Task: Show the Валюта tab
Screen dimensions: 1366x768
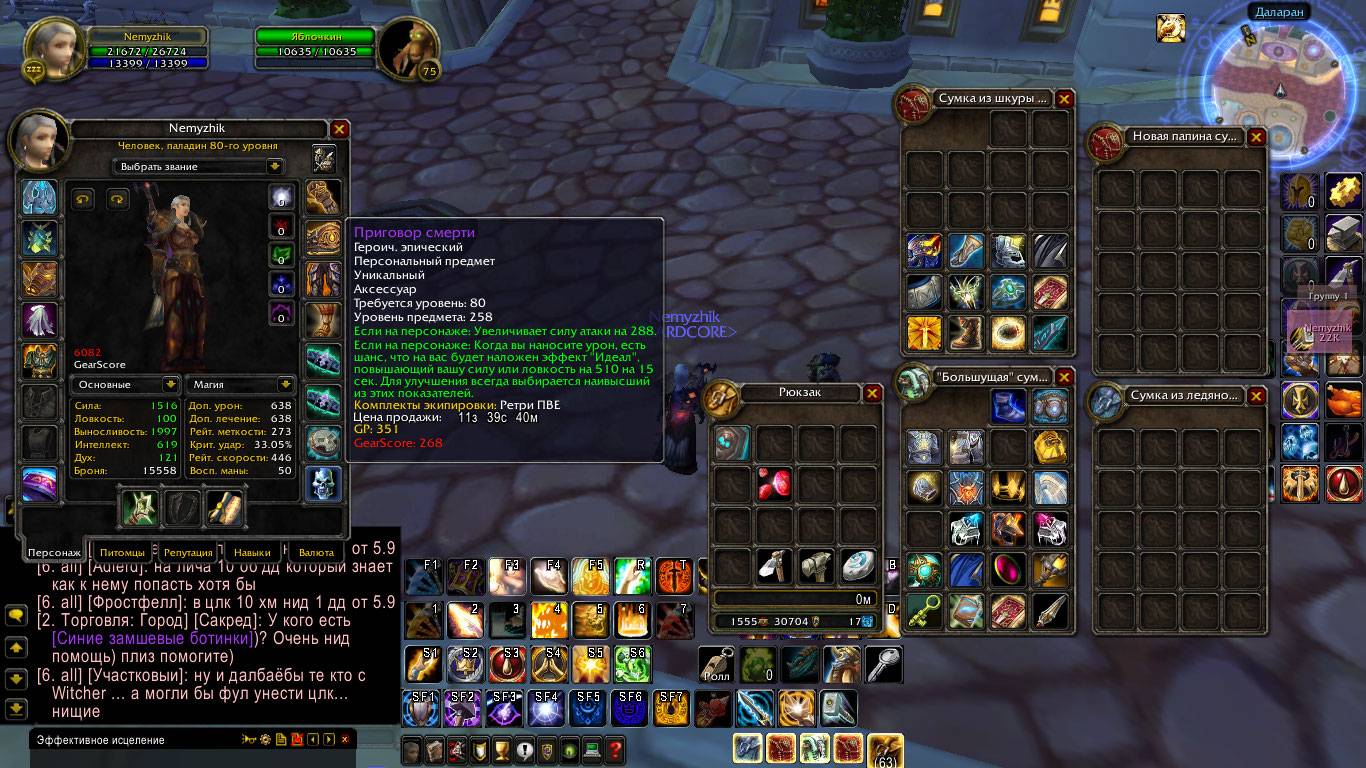Action: (316, 552)
